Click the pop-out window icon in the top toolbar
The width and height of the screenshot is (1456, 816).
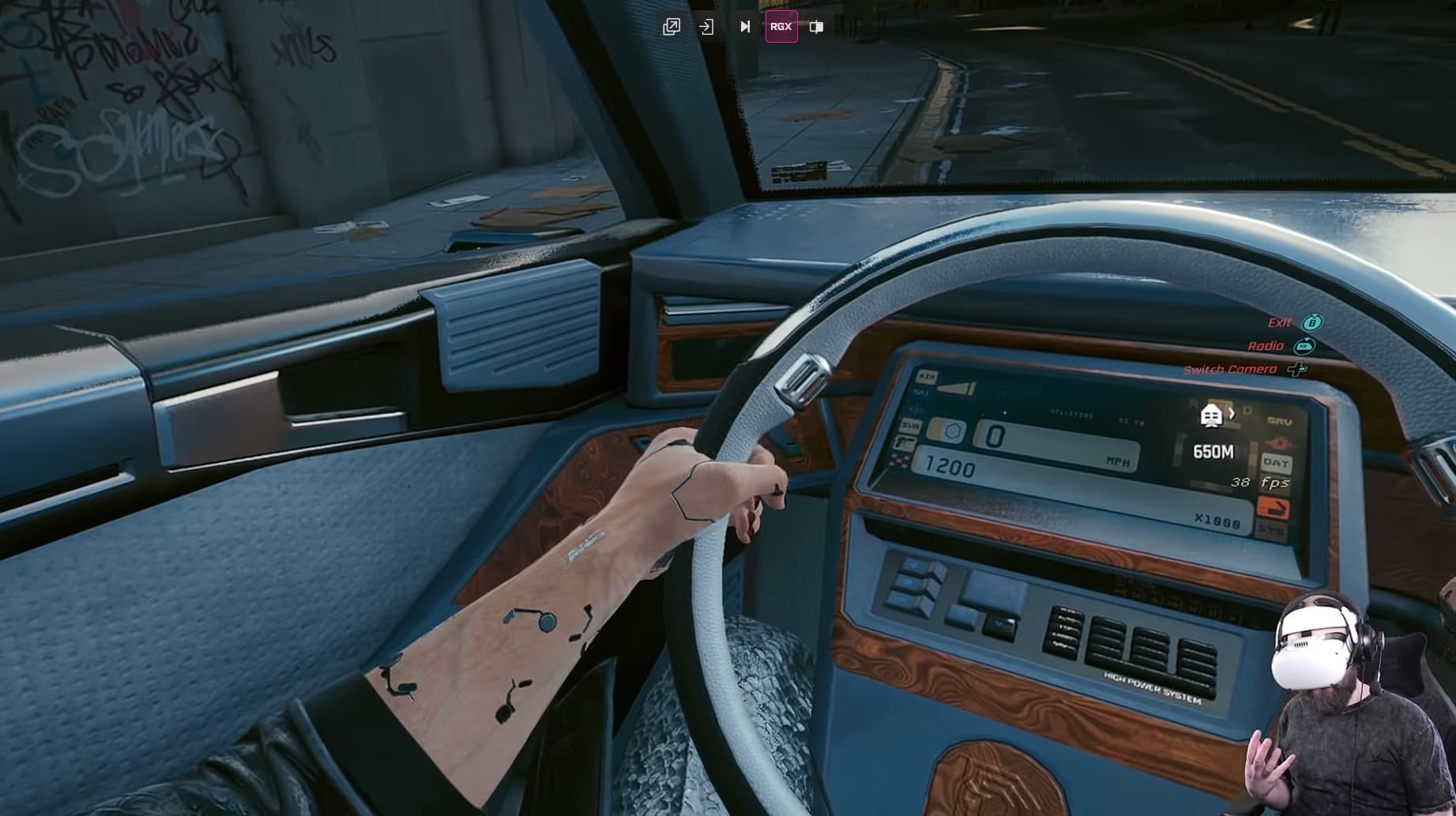pos(671,27)
